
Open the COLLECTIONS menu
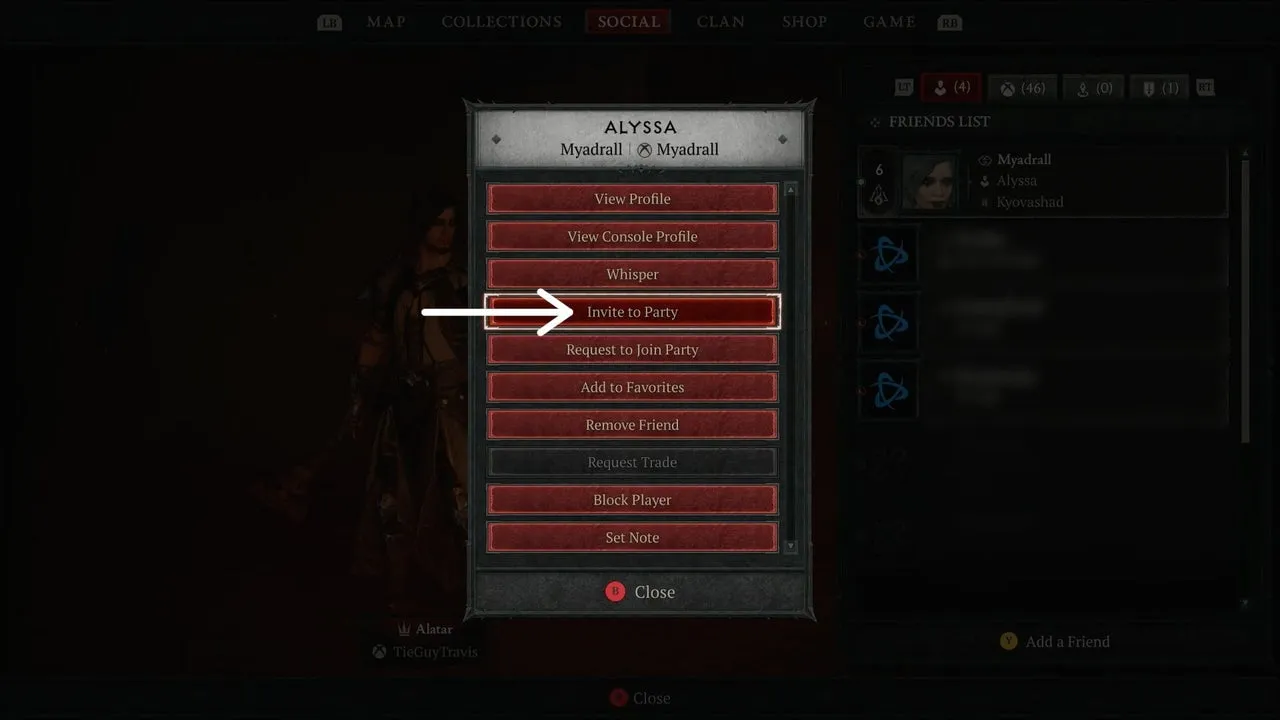(500, 21)
